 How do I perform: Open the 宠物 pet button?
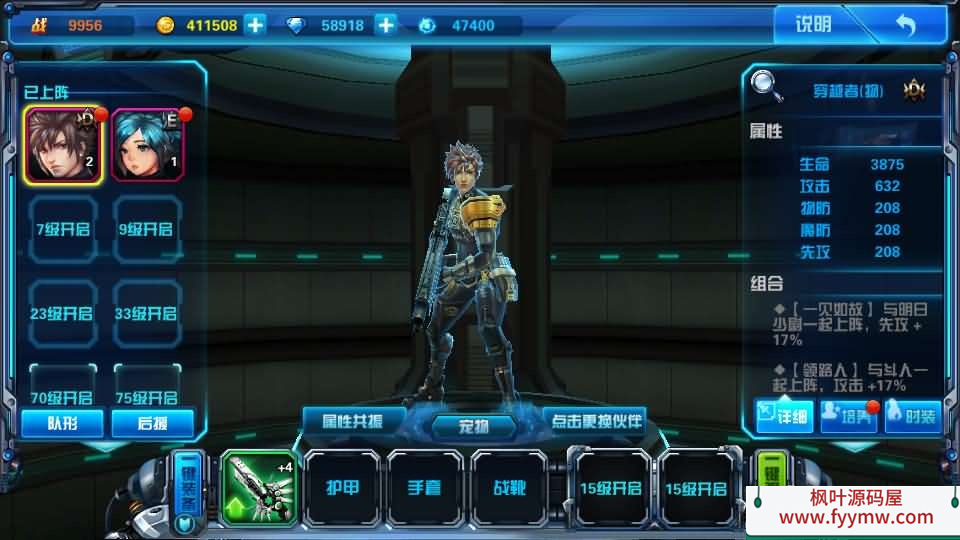point(474,427)
